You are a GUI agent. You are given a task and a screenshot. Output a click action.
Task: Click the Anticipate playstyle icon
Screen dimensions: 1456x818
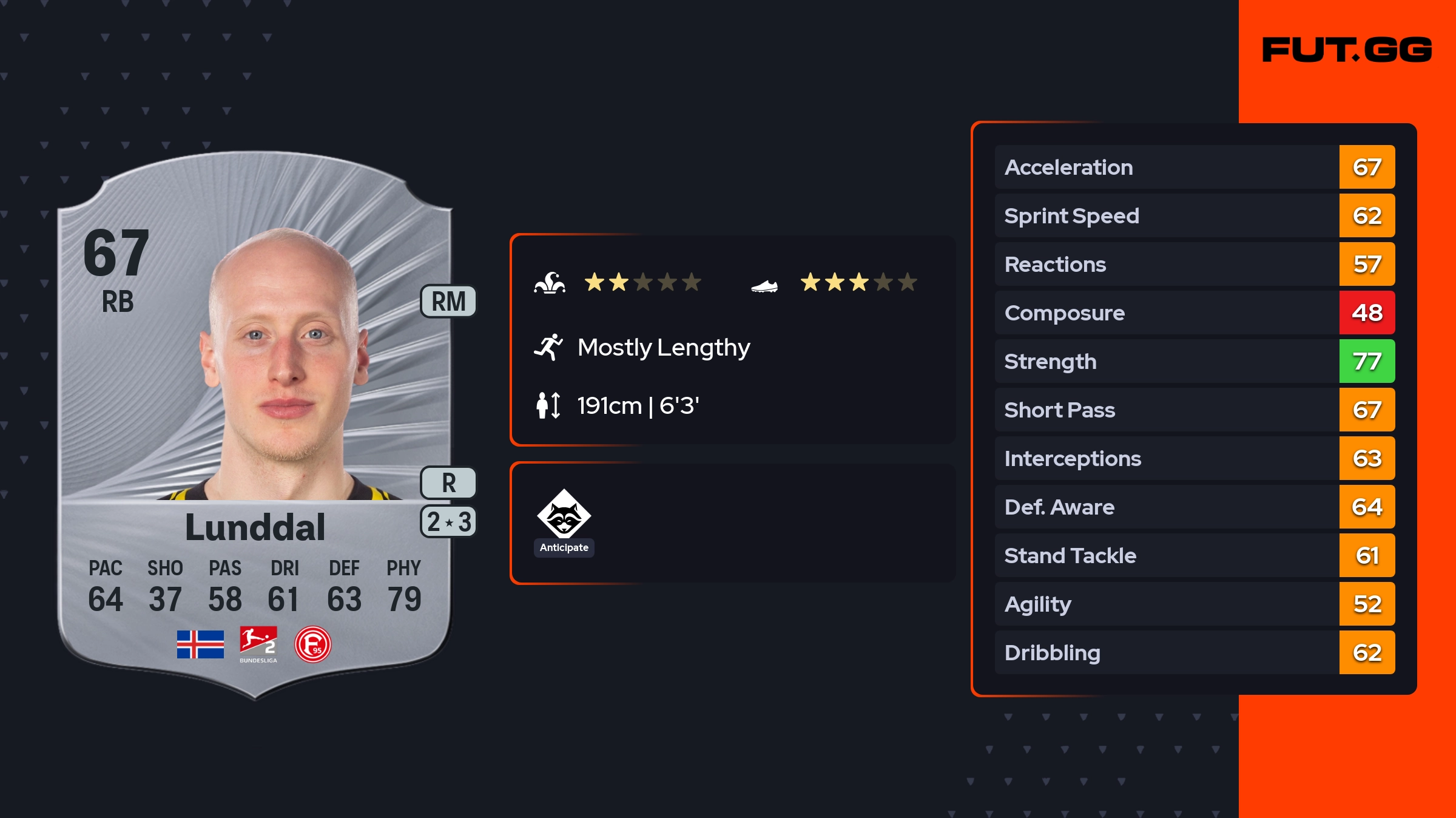coord(564,515)
